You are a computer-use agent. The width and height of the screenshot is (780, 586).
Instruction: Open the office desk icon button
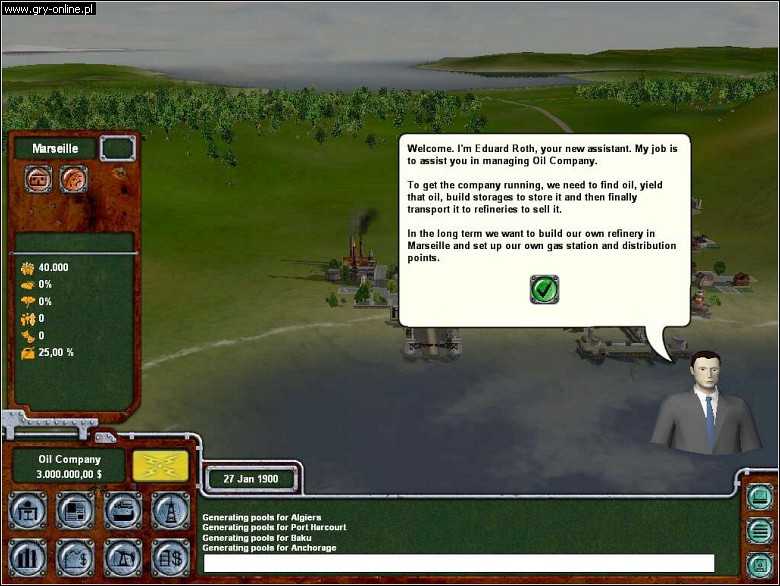(x=27, y=511)
